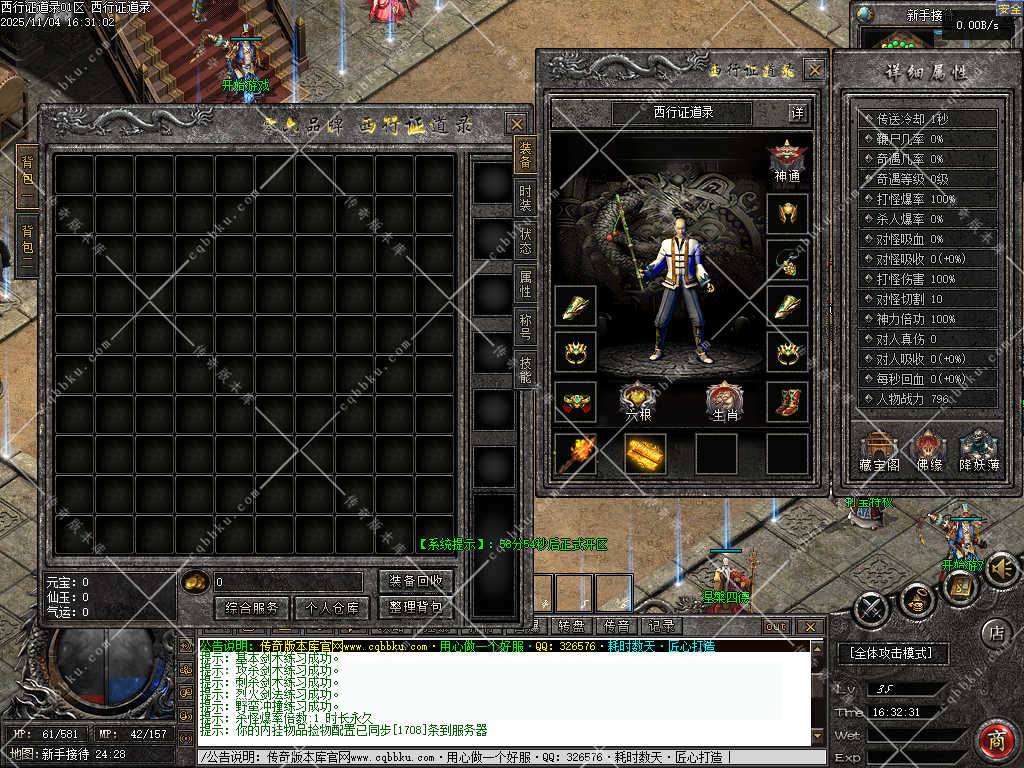Viewport: 1024px width, 768px height.
Task: Close the inventory bag window
Action: click(516, 124)
